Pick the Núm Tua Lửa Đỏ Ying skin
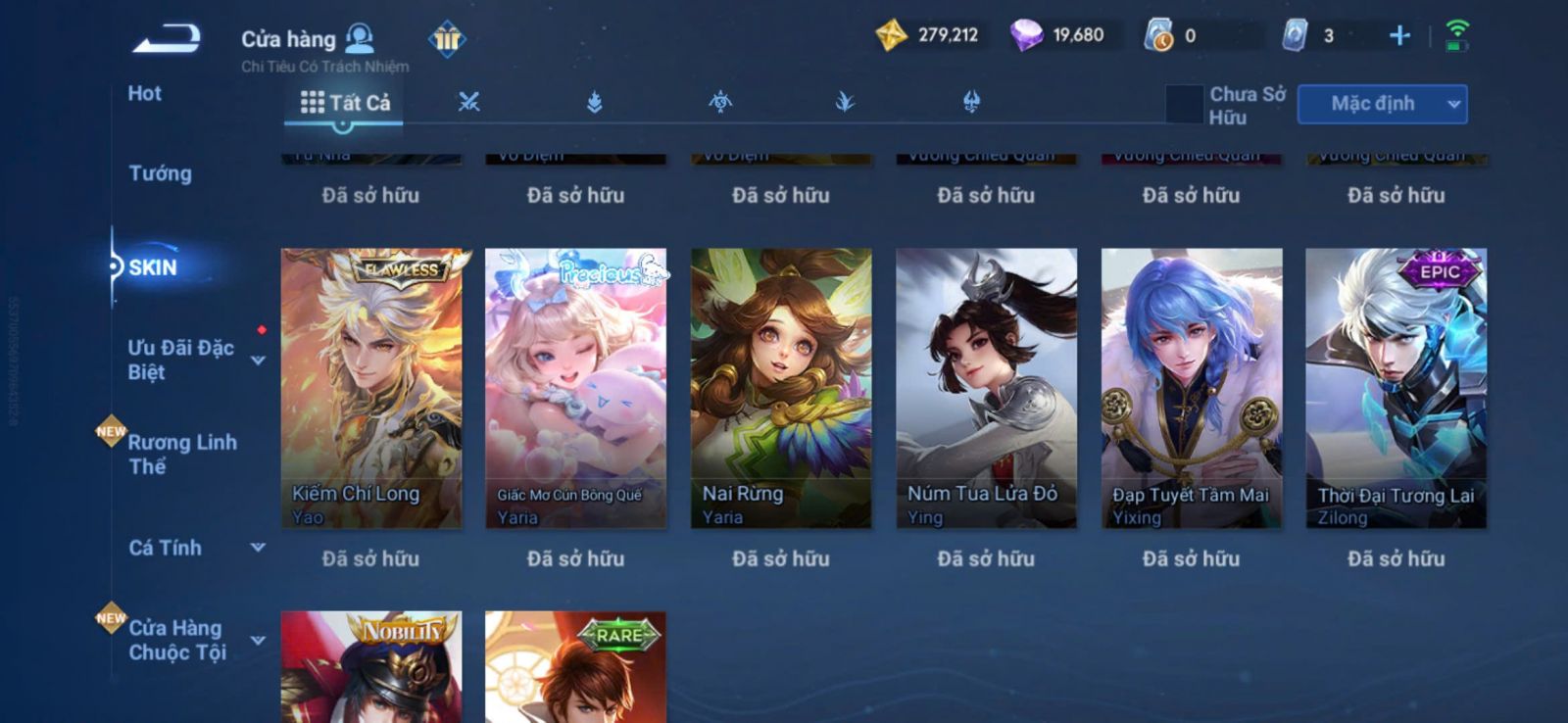This screenshot has height=723, width=1568. pyautogui.click(x=986, y=388)
